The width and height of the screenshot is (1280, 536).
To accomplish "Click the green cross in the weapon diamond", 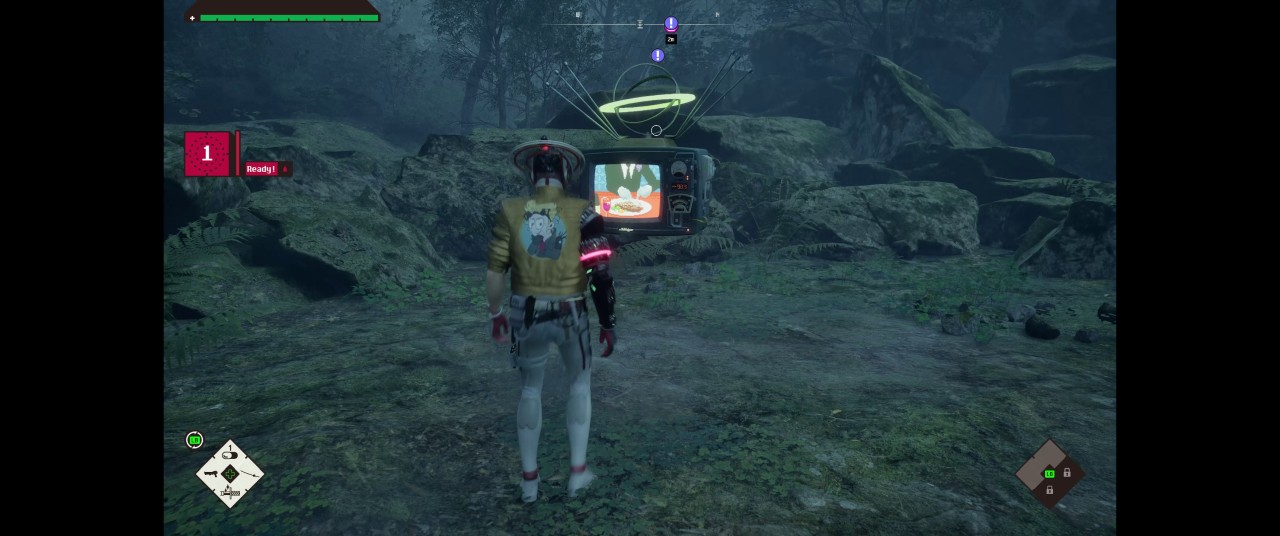I will click(x=230, y=474).
